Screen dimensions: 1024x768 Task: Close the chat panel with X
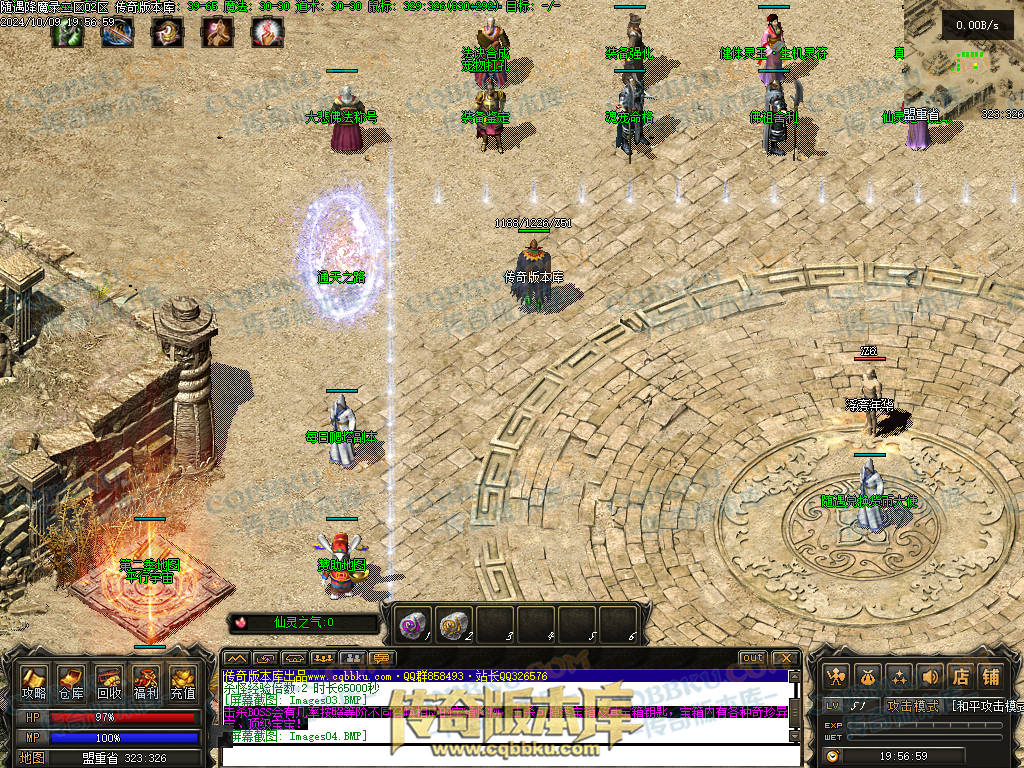[786, 658]
